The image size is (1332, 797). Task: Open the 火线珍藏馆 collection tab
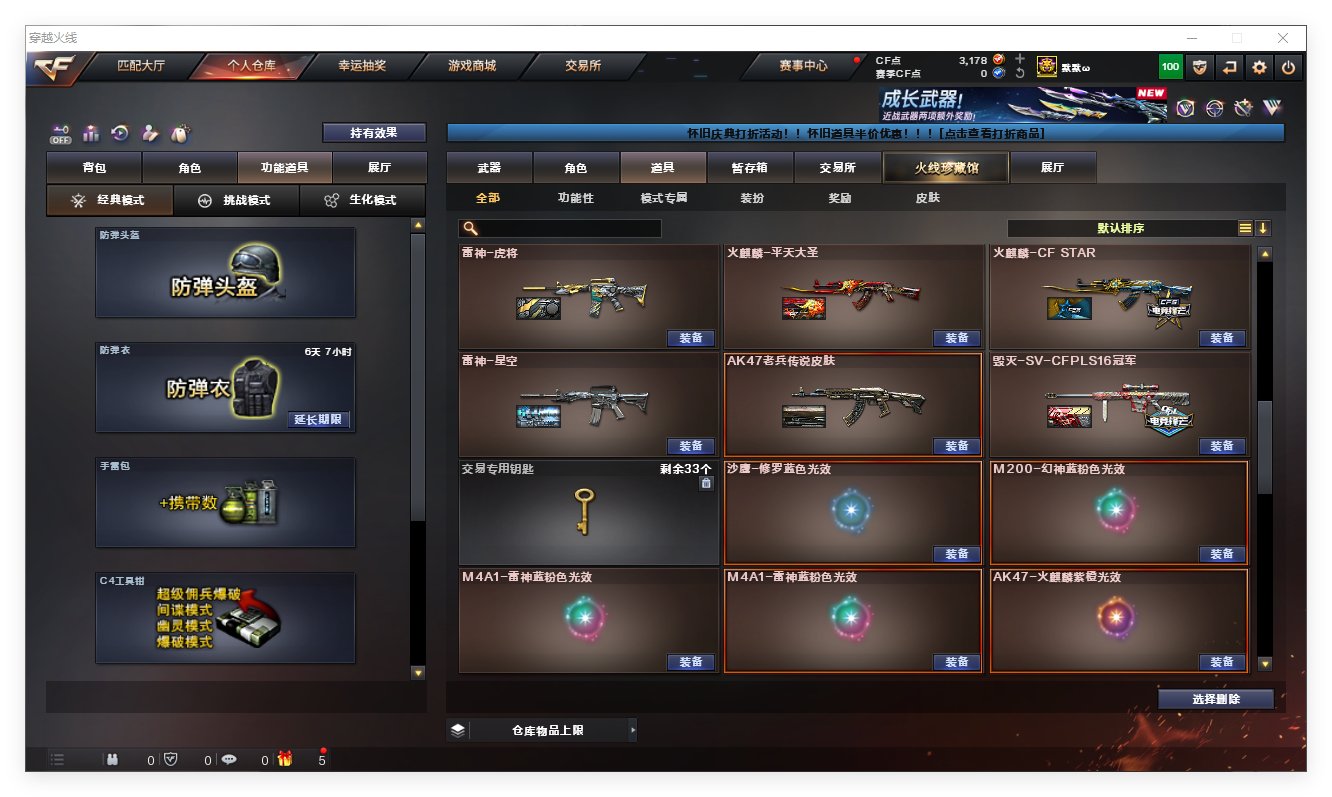[x=945, y=168]
